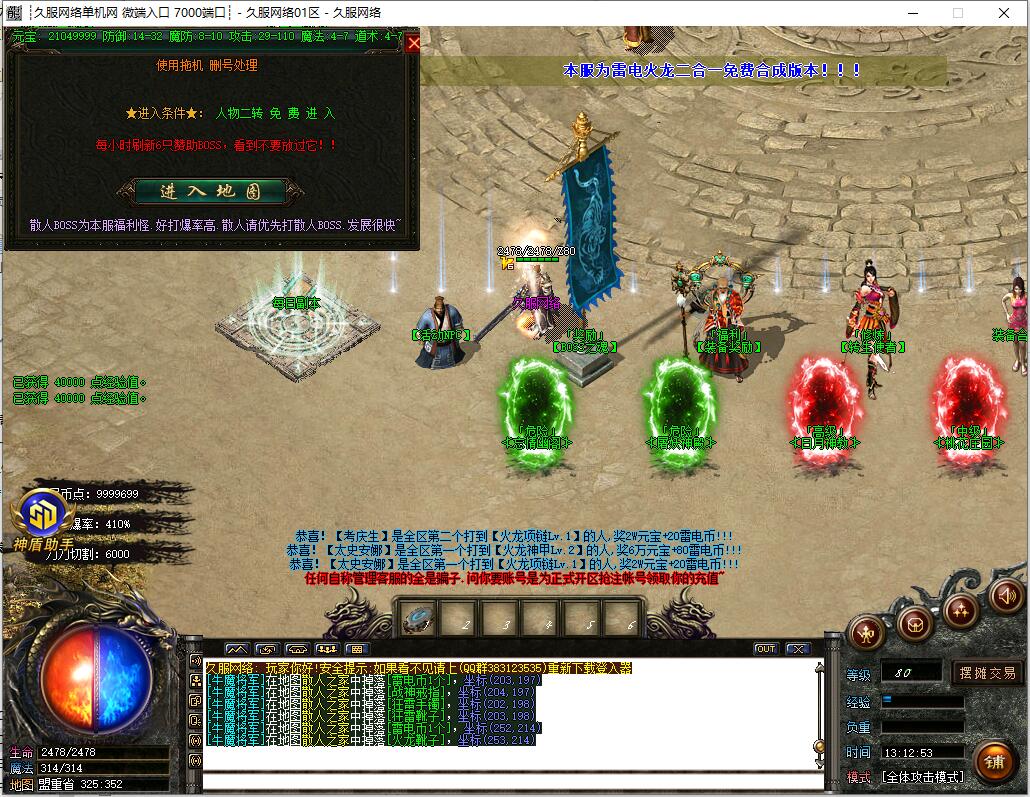The image size is (1030, 797).
Task: Open the 神盾助手 assistant badge
Action: click(42, 516)
